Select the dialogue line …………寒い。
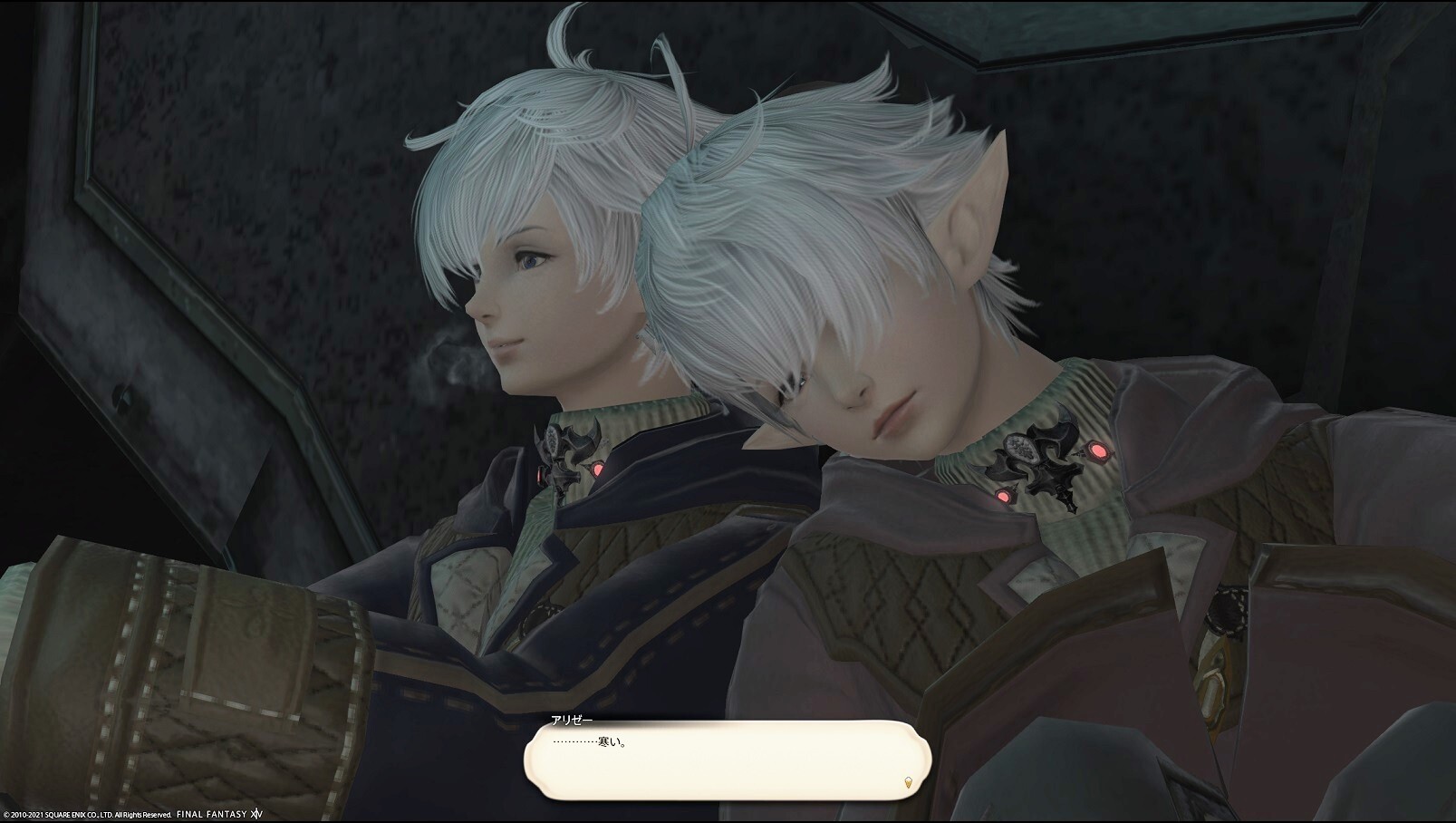Viewport: 1456px width, 823px height. (x=589, y=741)
